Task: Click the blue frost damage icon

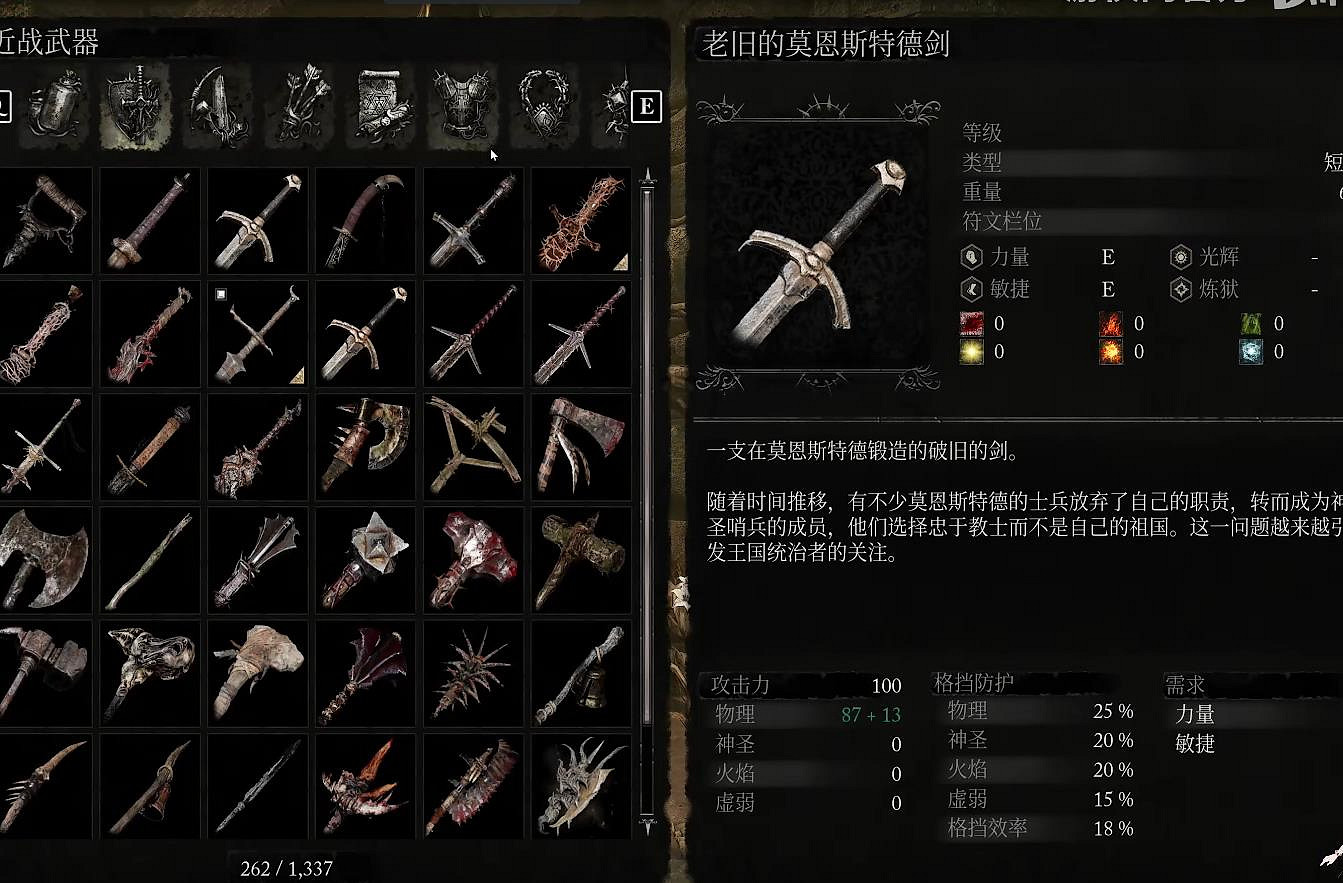Action: [x=1250, y=351]
